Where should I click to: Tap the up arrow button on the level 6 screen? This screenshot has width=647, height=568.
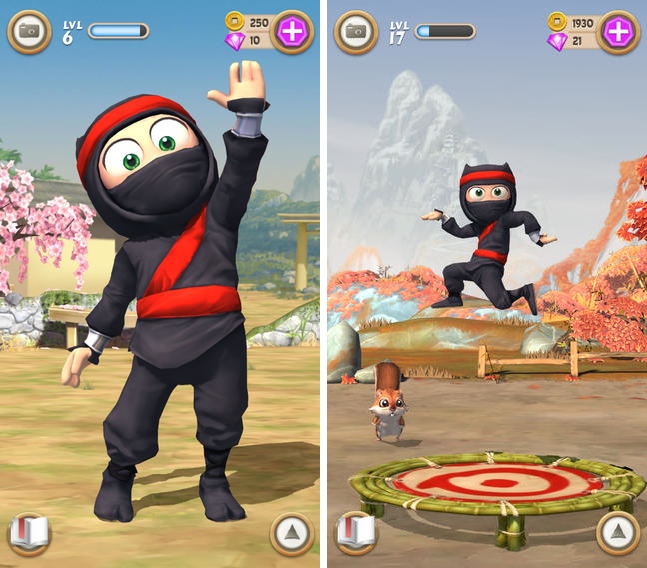(x=292, y=534)
